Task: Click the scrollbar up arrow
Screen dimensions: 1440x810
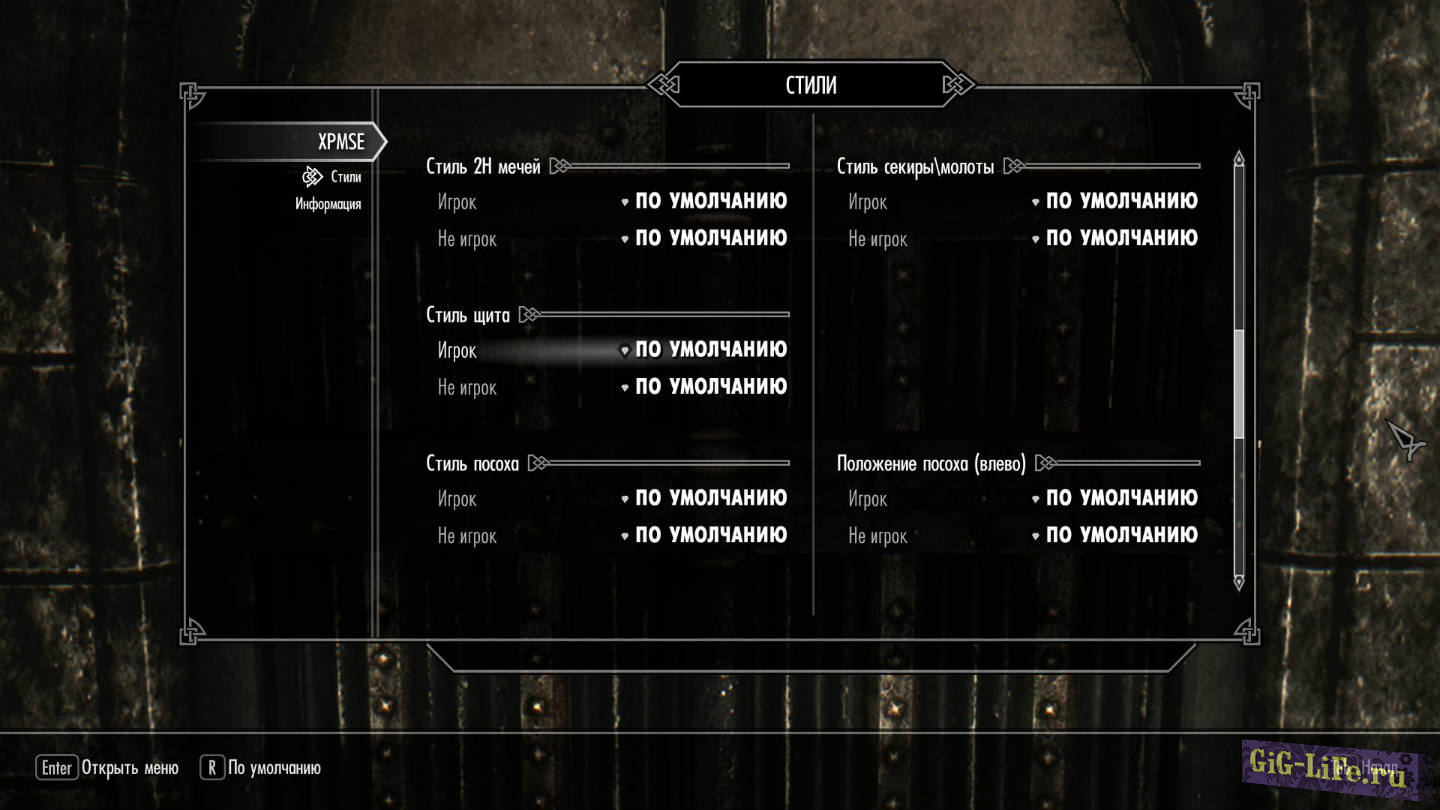Action: click(1239, 160)
